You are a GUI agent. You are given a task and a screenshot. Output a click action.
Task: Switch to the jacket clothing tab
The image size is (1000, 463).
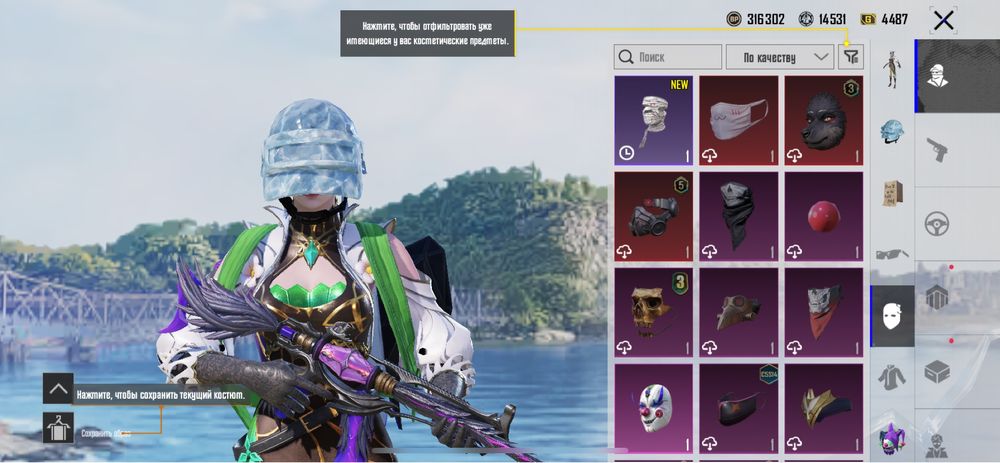[892, 377]
